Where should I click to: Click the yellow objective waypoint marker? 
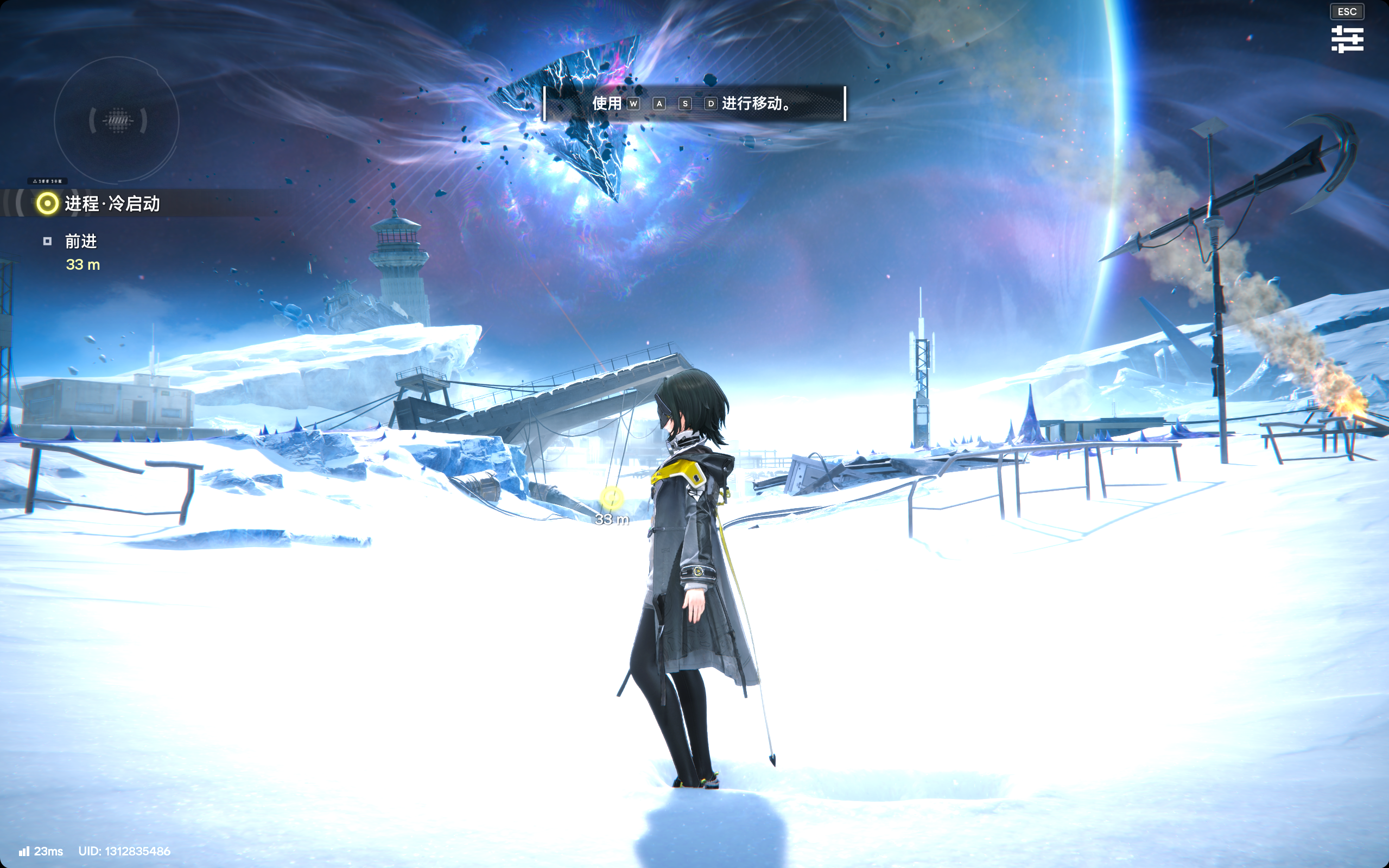(611, 498)
